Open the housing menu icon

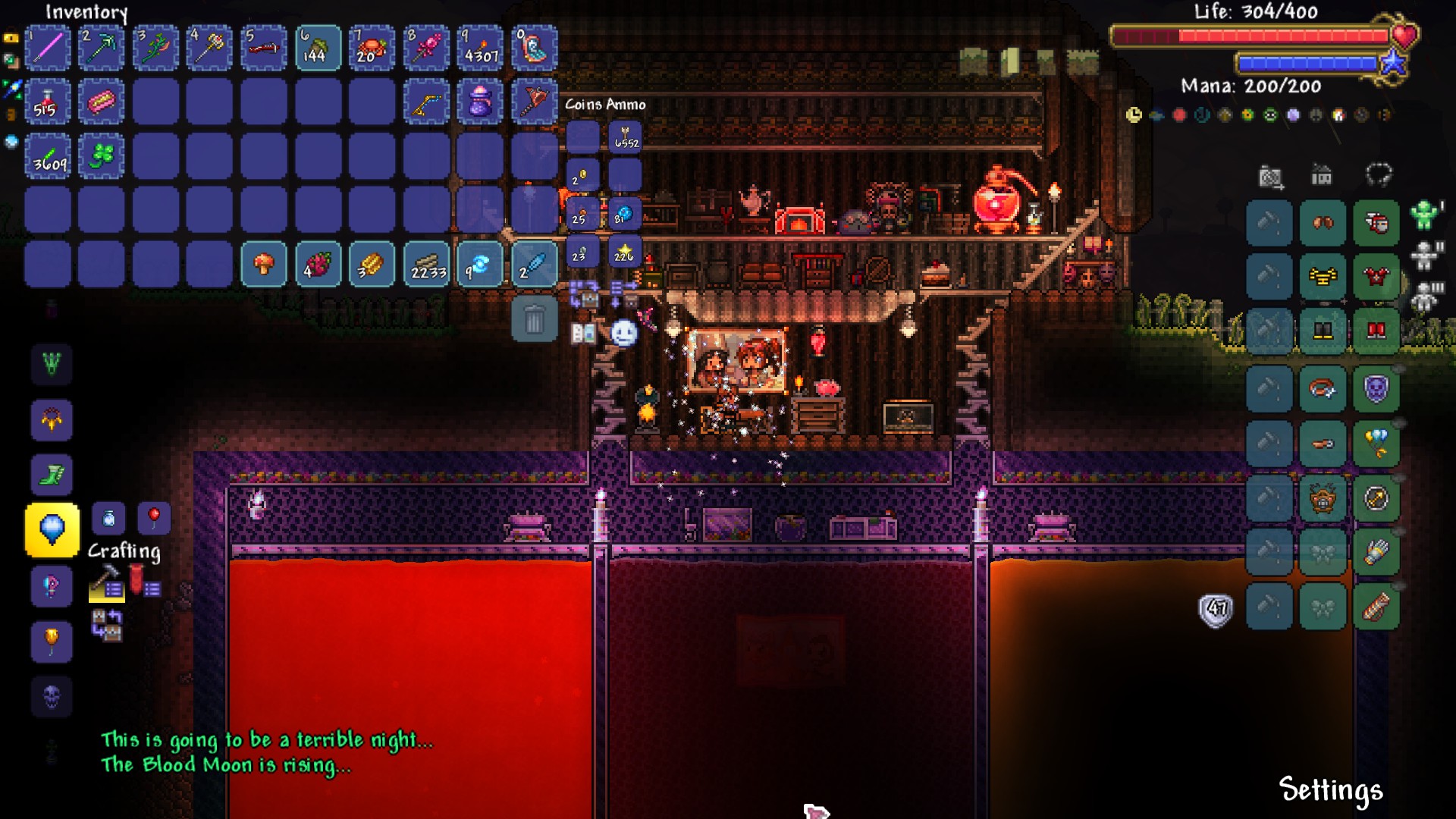click(1322, 176)
